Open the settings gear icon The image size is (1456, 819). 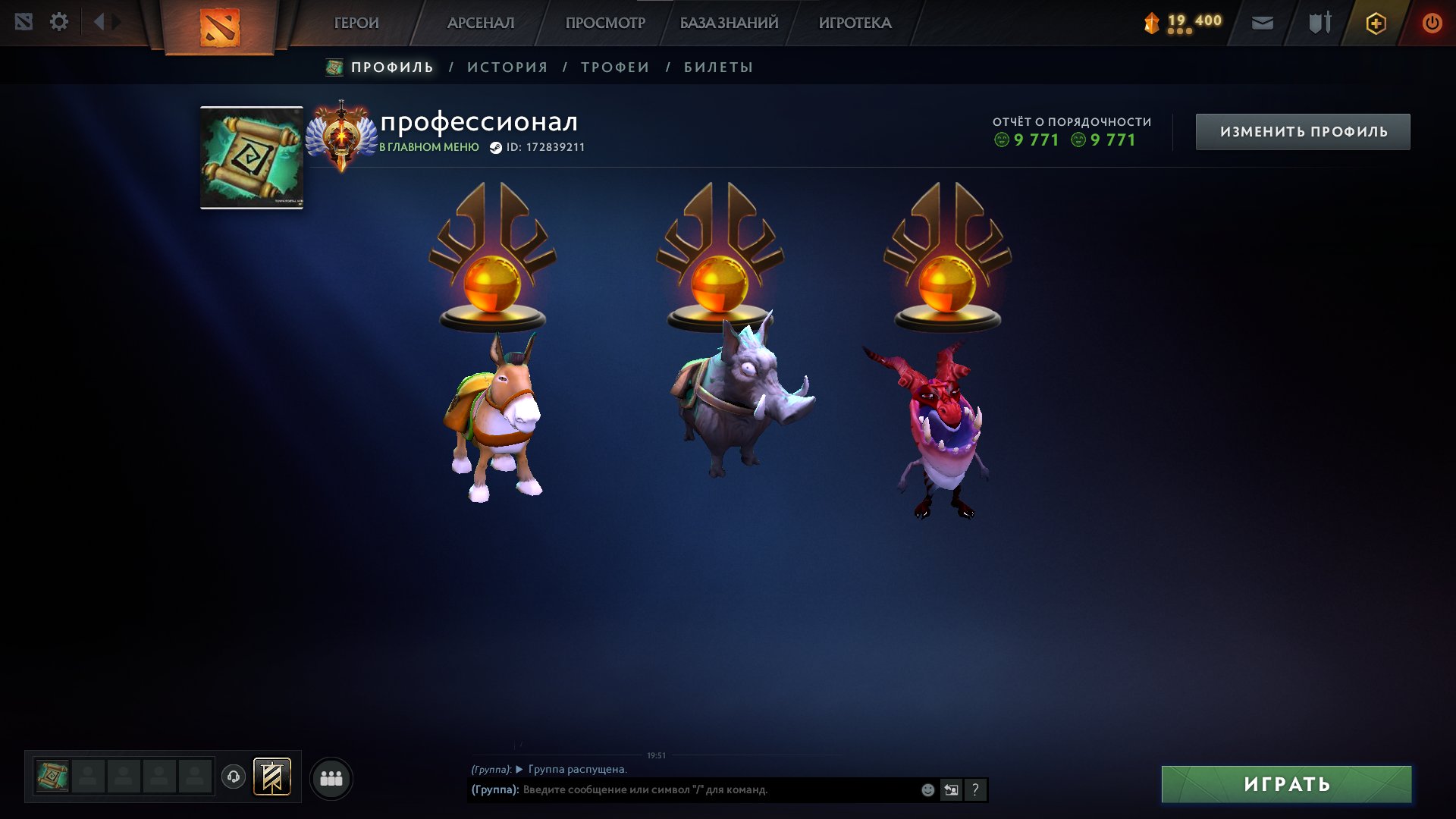[x=59, y=22]
